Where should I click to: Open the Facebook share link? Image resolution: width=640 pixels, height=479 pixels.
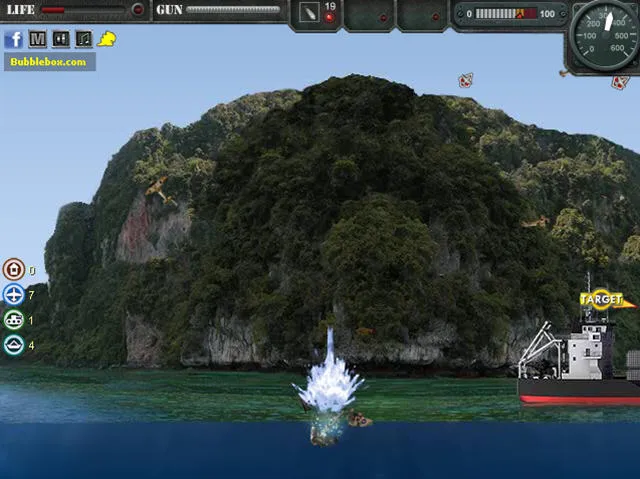[14, 39]
